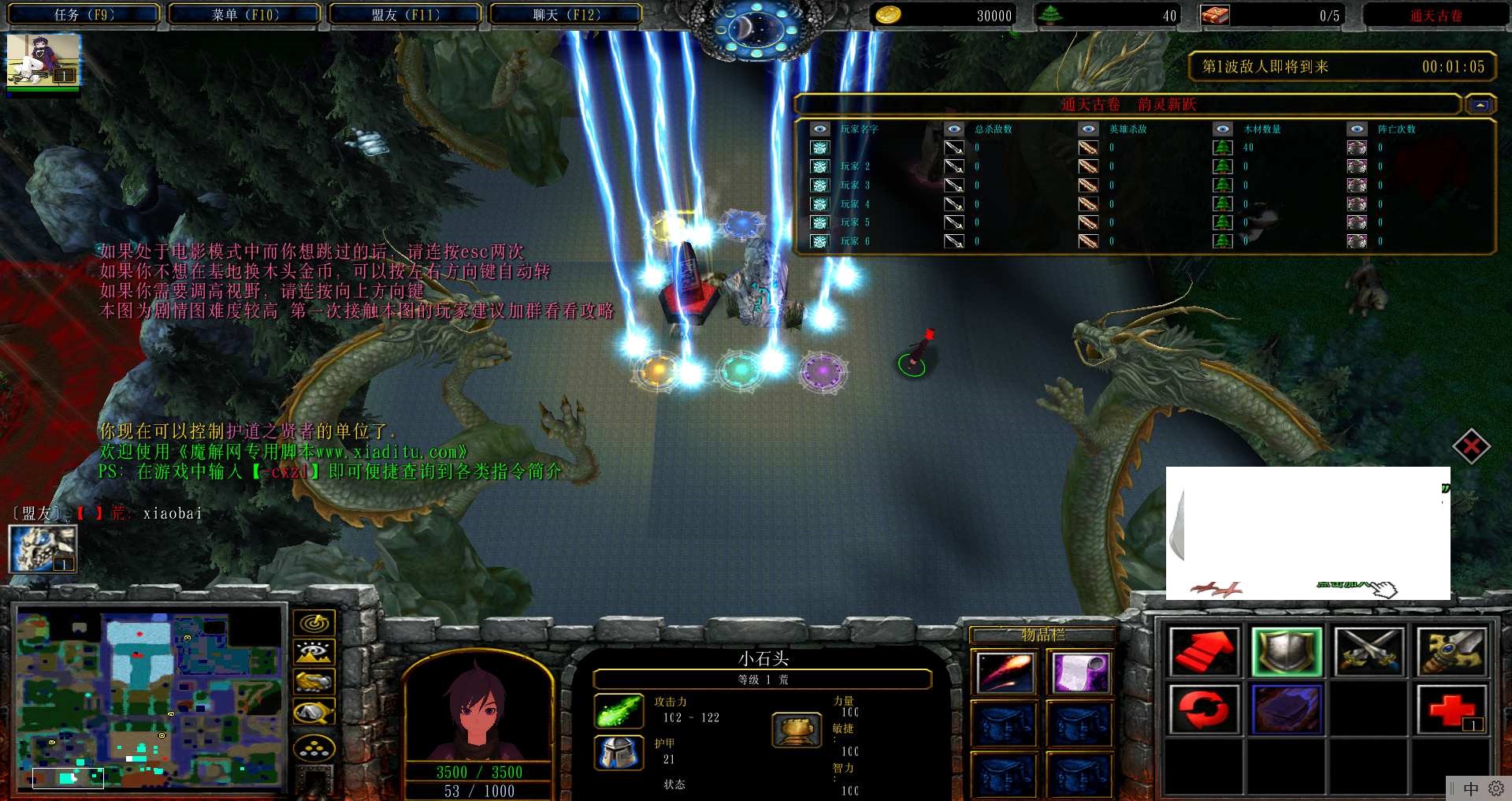Toggle minimap creep camp display button
This screenshot has width=1512, height=801.
click(x=314, y=712)
